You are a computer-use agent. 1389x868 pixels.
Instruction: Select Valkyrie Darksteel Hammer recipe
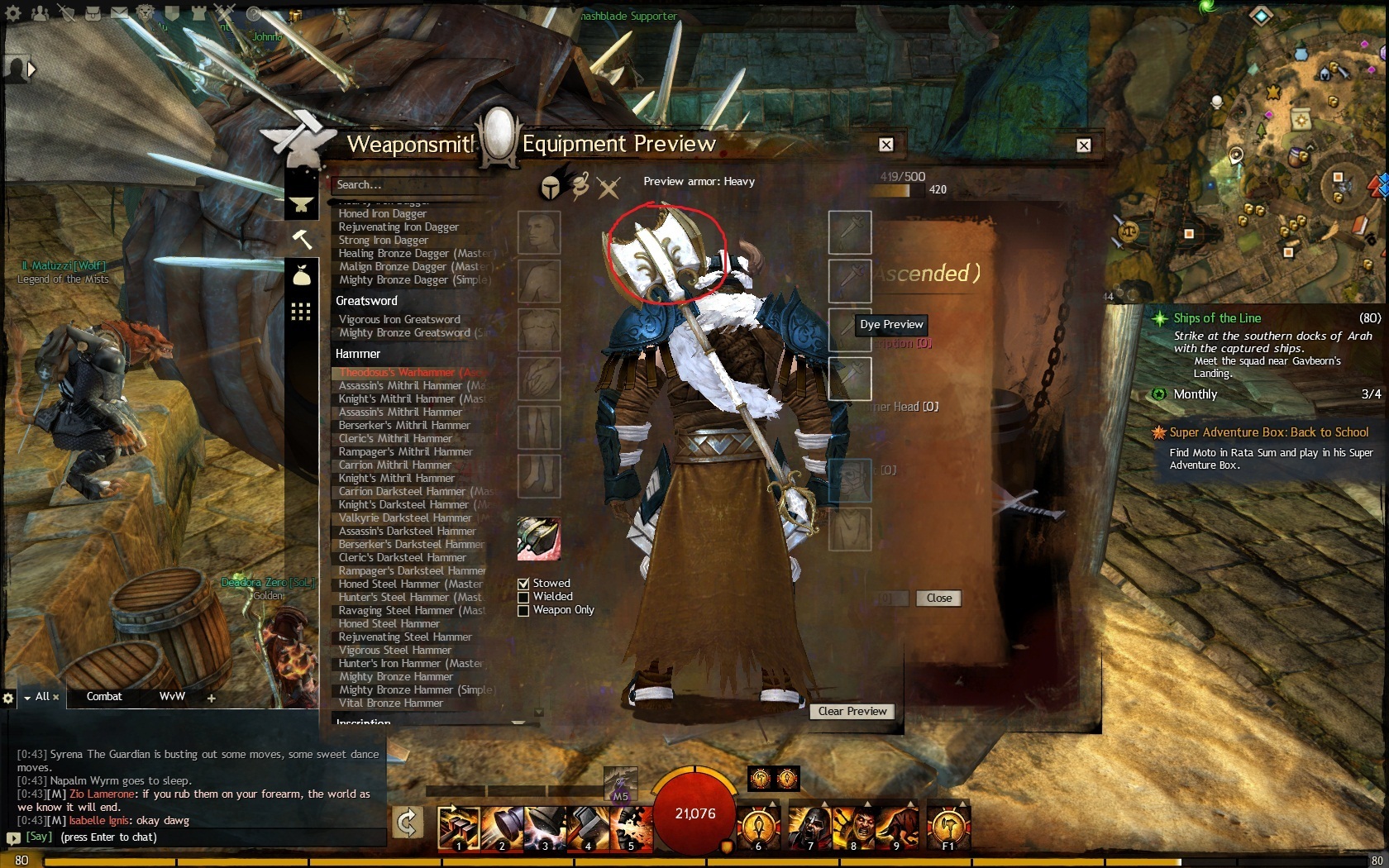[405, 517]
